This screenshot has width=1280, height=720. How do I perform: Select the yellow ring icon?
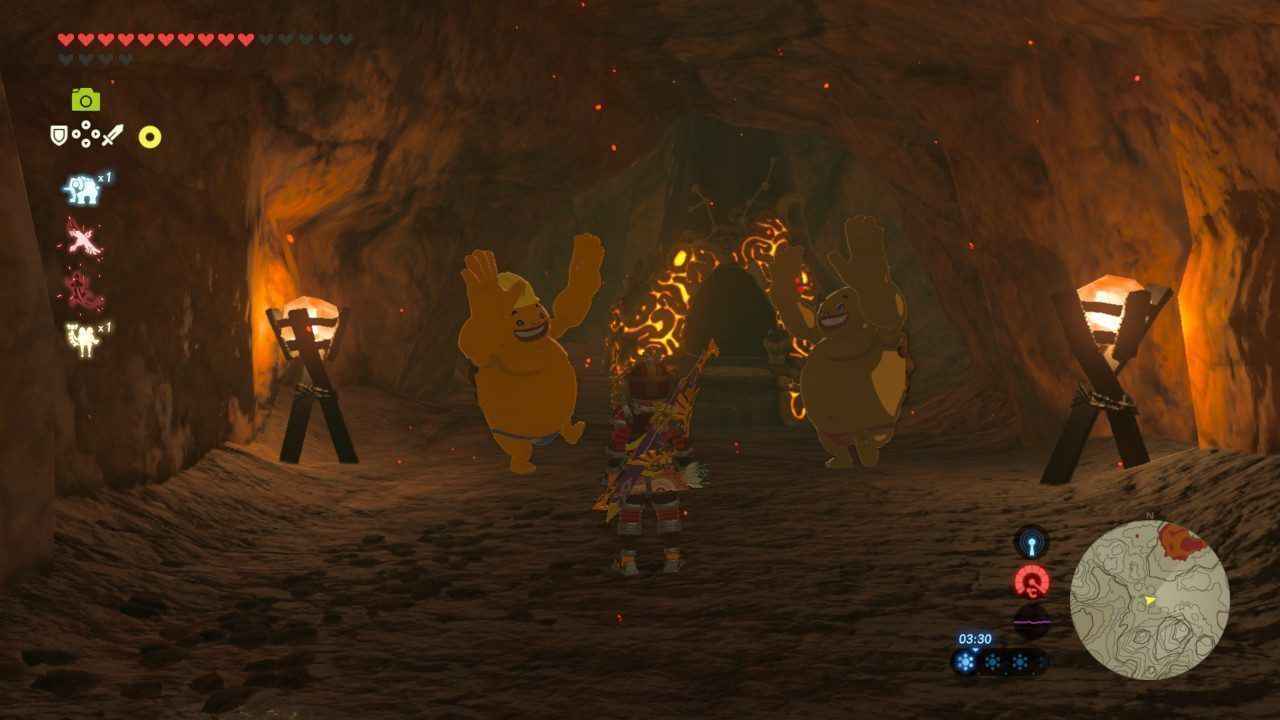tap(150, 137)
